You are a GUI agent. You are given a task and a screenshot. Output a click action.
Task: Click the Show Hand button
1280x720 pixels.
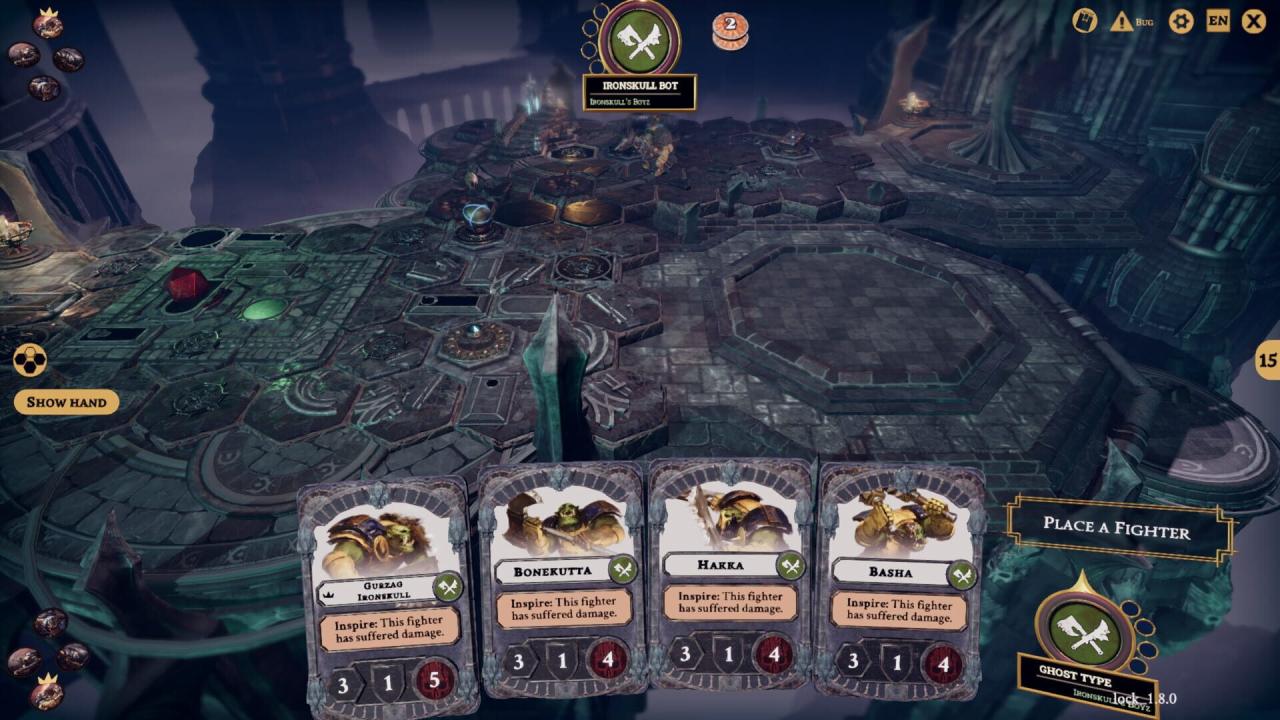tap(67, 402)
